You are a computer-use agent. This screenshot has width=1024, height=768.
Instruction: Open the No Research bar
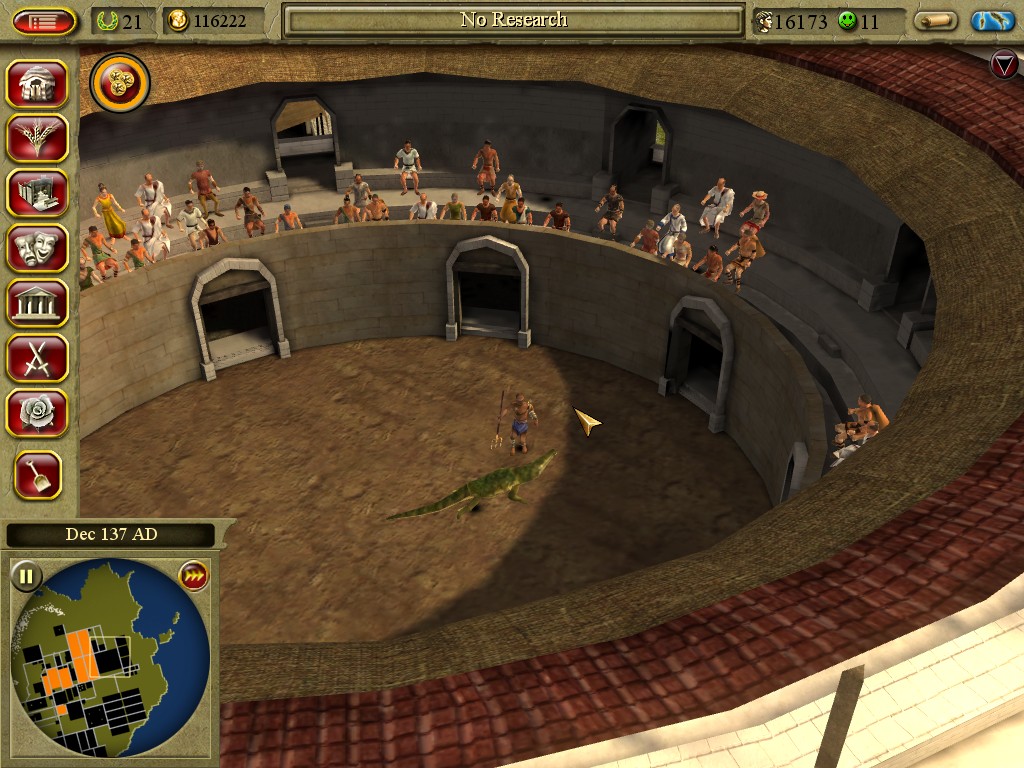(514, 20)
